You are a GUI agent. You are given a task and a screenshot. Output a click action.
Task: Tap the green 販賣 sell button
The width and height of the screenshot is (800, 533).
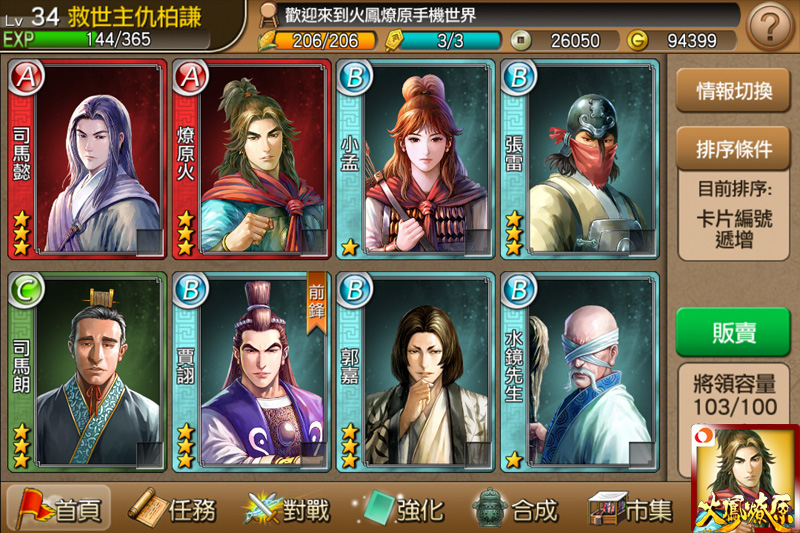733,332
